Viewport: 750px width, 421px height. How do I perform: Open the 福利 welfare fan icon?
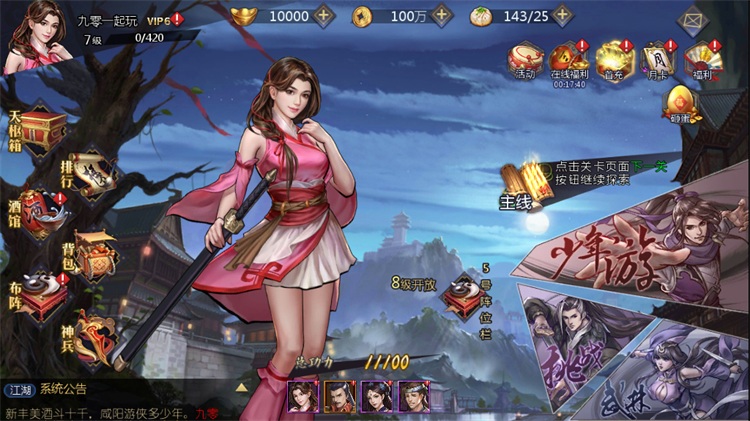tap(704, 61)
